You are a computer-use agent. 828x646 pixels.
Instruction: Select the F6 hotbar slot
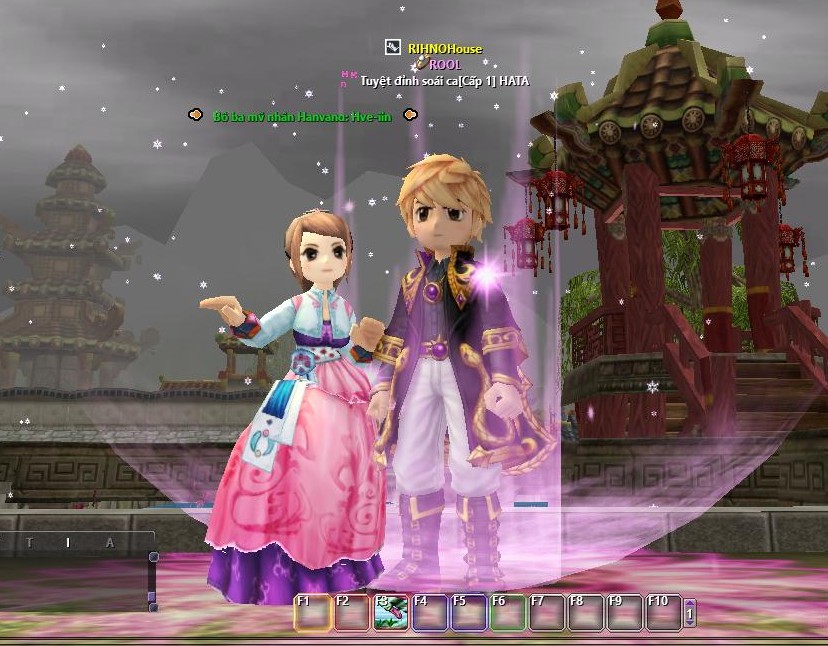[x=508, y=612]
